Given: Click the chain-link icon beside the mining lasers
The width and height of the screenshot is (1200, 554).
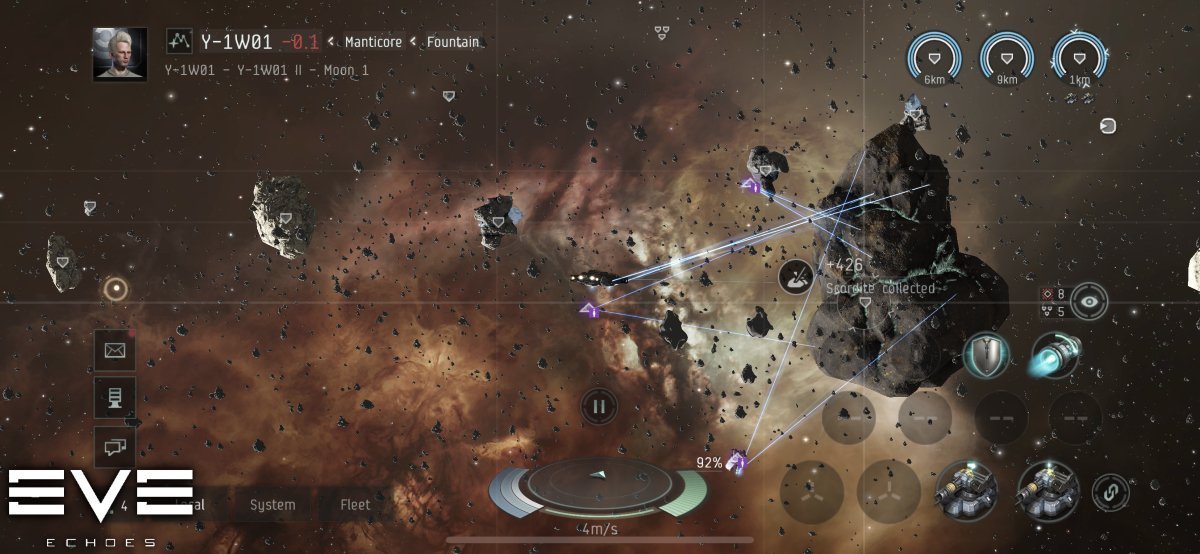Looking at the screenshot, I should pos(1105,491).
